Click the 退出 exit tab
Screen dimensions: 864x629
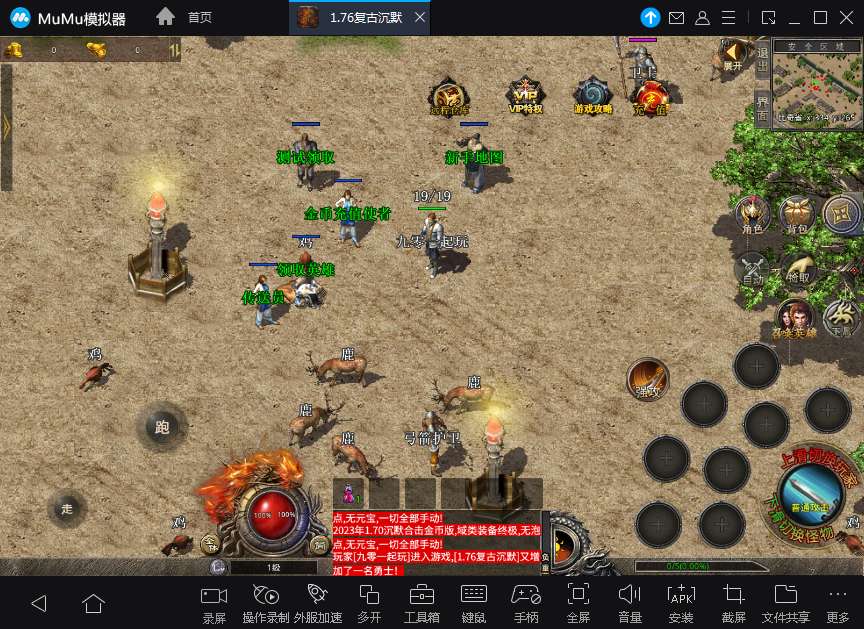click(x=762, y=60)
